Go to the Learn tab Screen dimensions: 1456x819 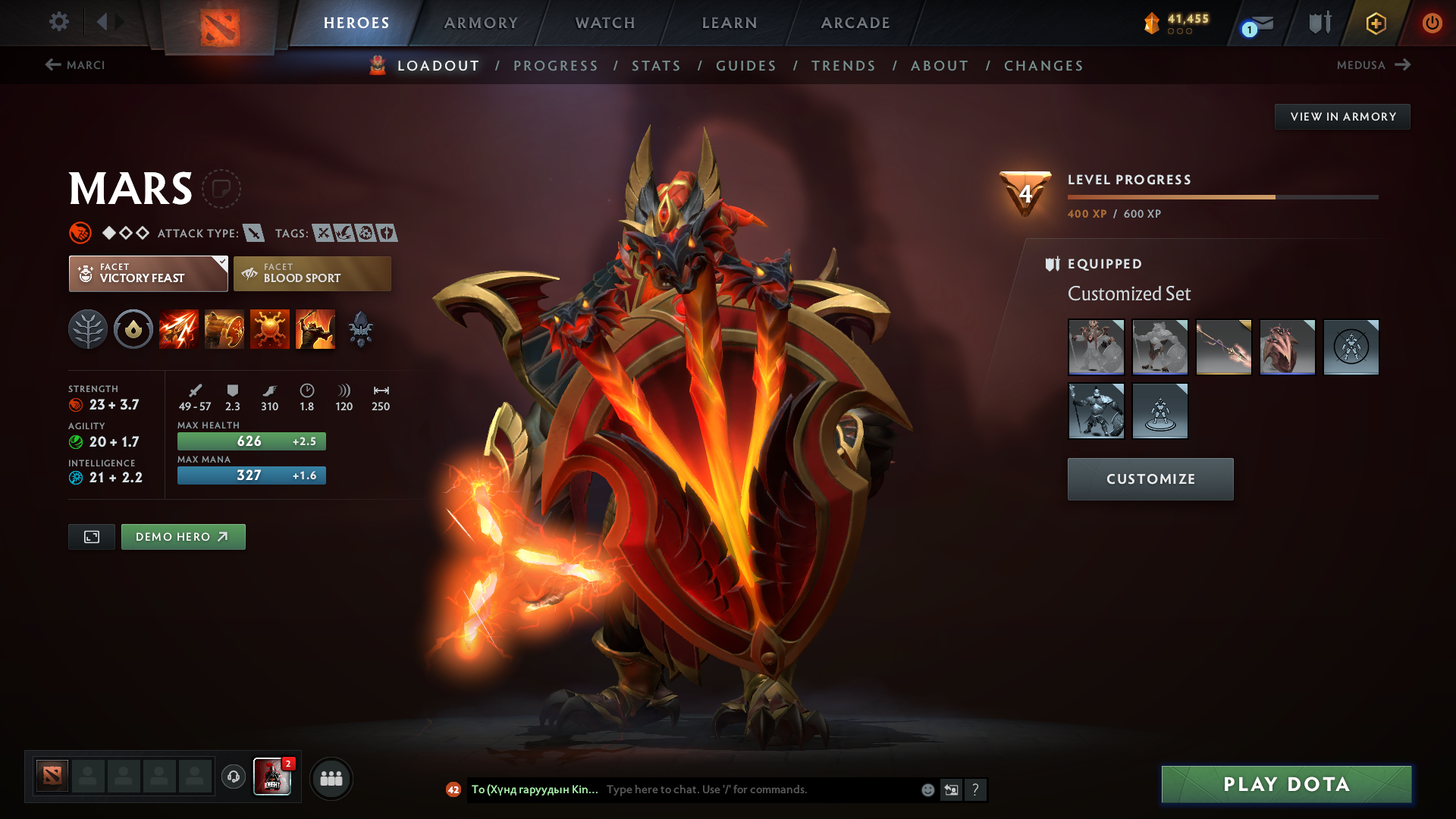(730, 23)
